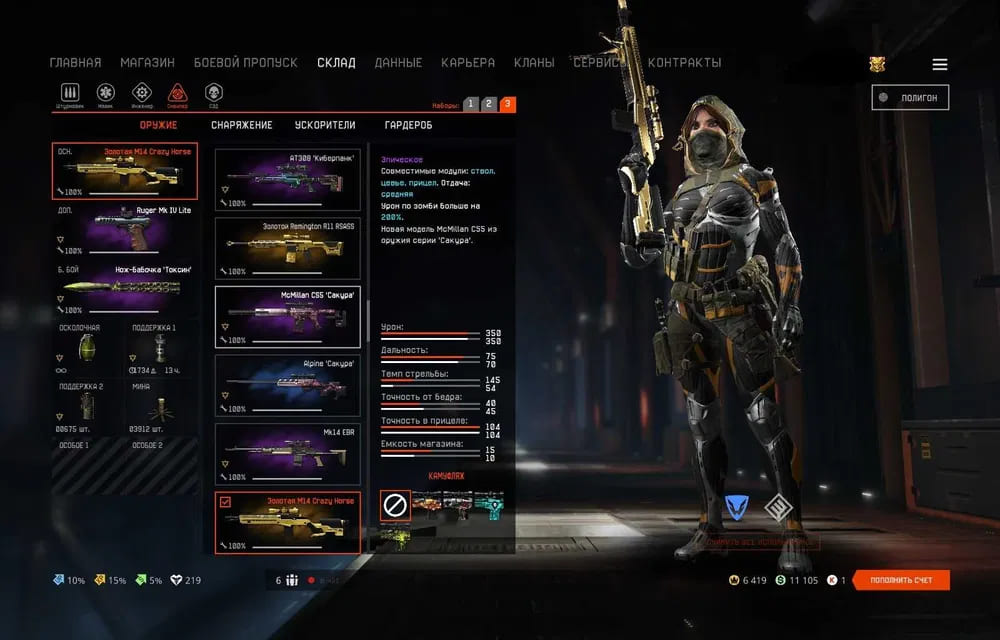The width and height of the screenshot is (1000, 640).
Task: Switch to the Ускорители tab
Action: pyautogui.click(x=325, y=125)
